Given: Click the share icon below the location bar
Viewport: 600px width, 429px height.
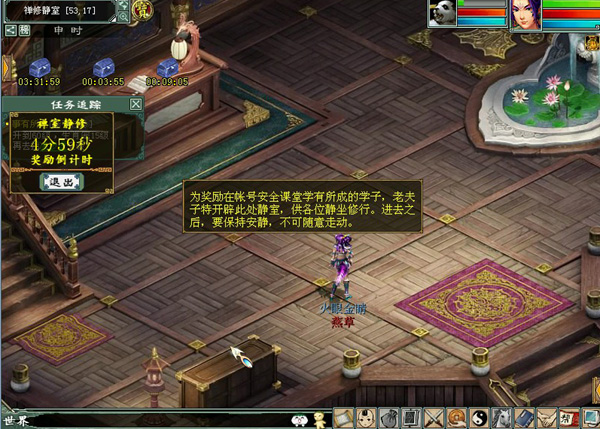Looking at the screenshot, I should (x=9, y=30).
